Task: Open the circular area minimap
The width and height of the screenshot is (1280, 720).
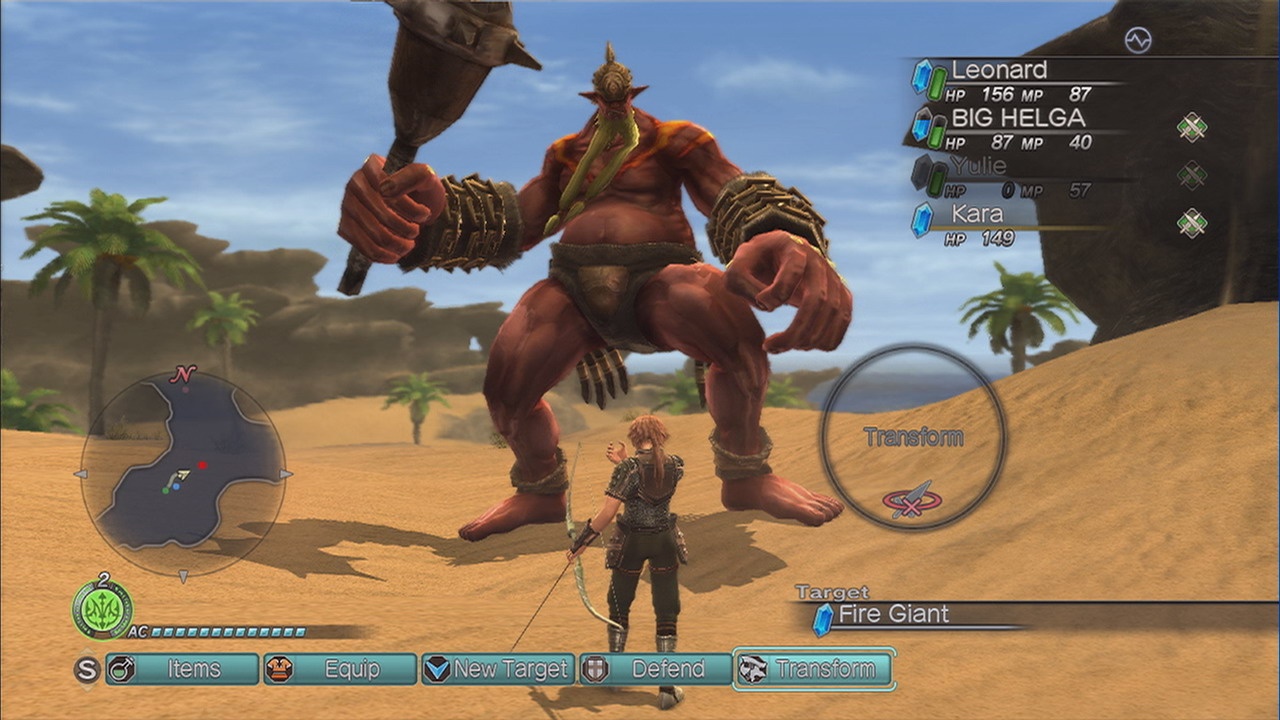Action: (183, 473)
